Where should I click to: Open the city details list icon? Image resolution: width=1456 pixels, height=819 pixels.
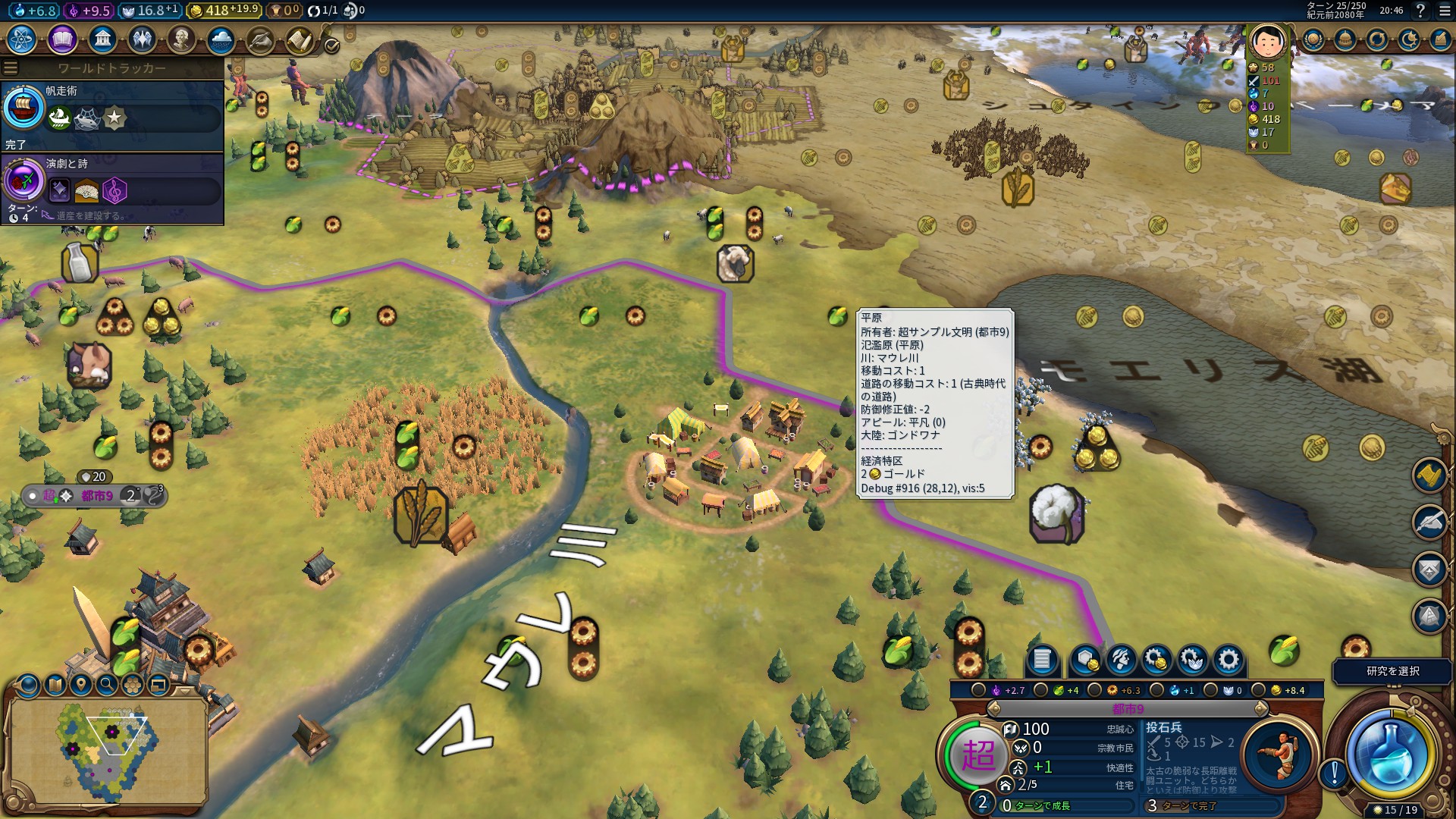click(x=1041, y=660)
